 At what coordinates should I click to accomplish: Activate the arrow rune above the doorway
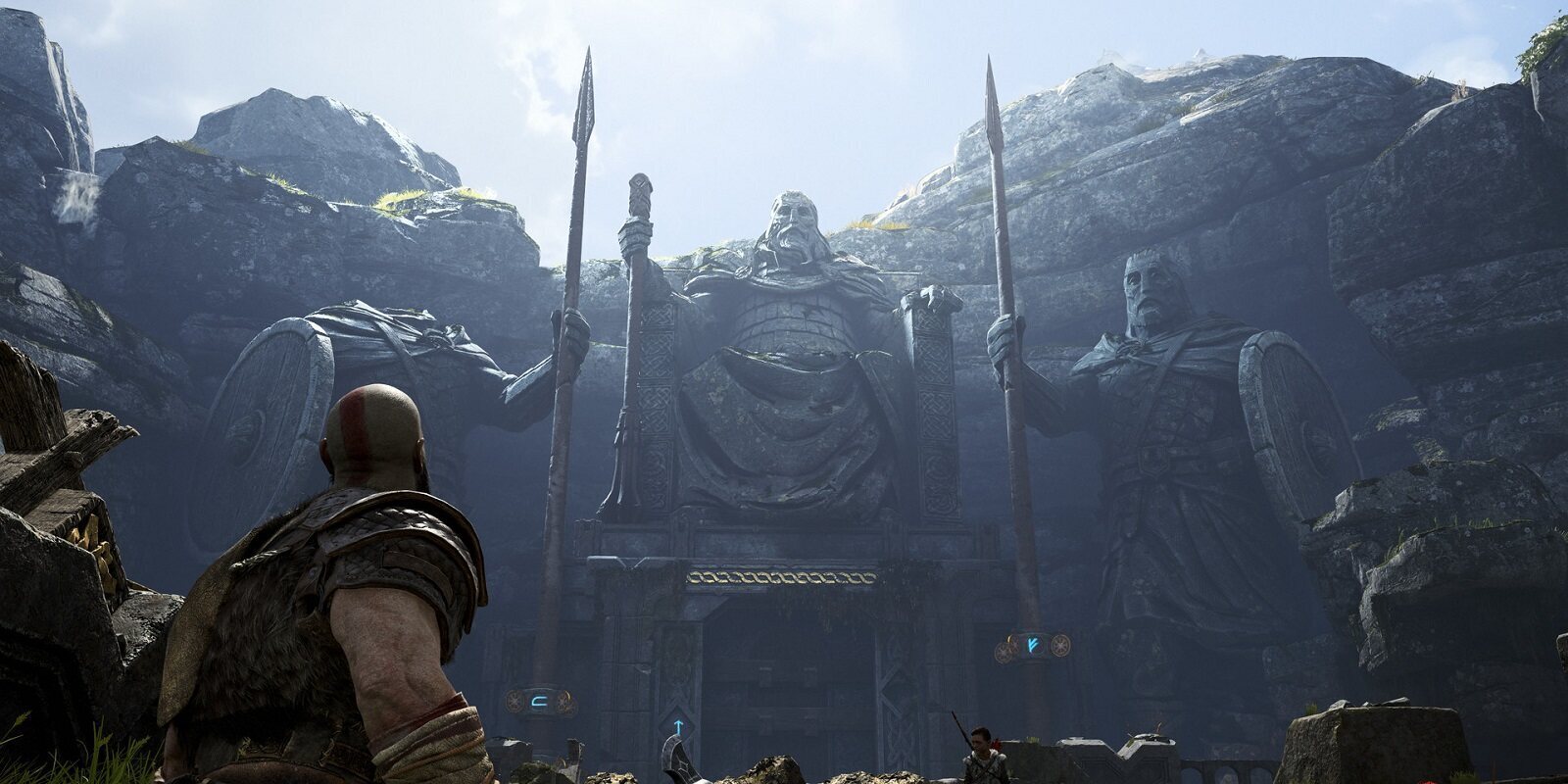pyautogui.click(x=678, y=726)
